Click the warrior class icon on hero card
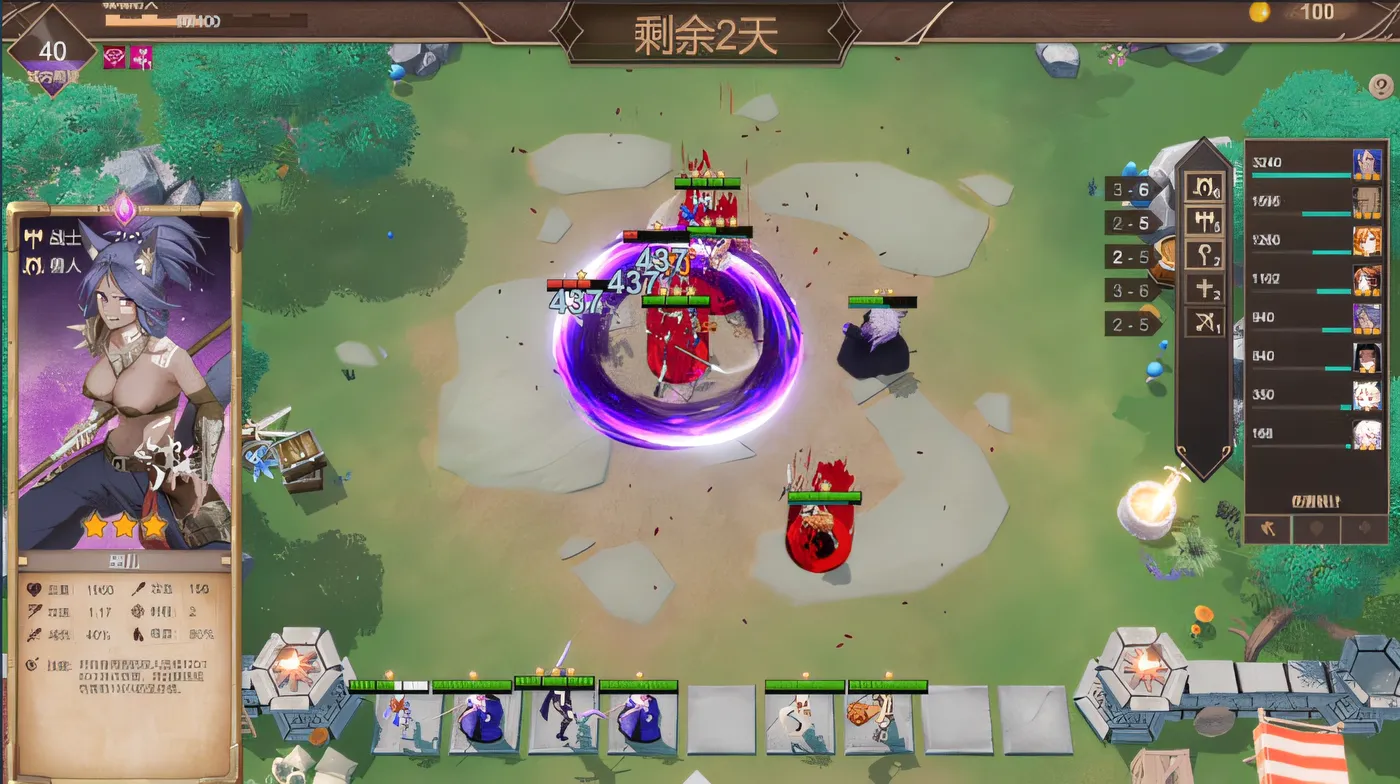1400x784 pixels. click(x=34, y=236)
